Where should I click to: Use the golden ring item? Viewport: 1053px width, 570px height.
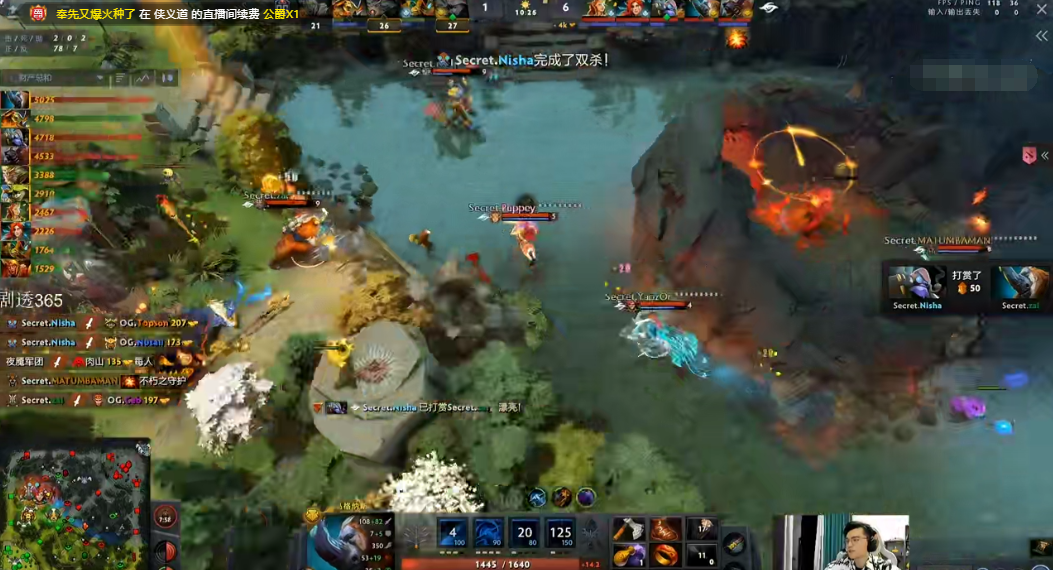pos(665,554)
